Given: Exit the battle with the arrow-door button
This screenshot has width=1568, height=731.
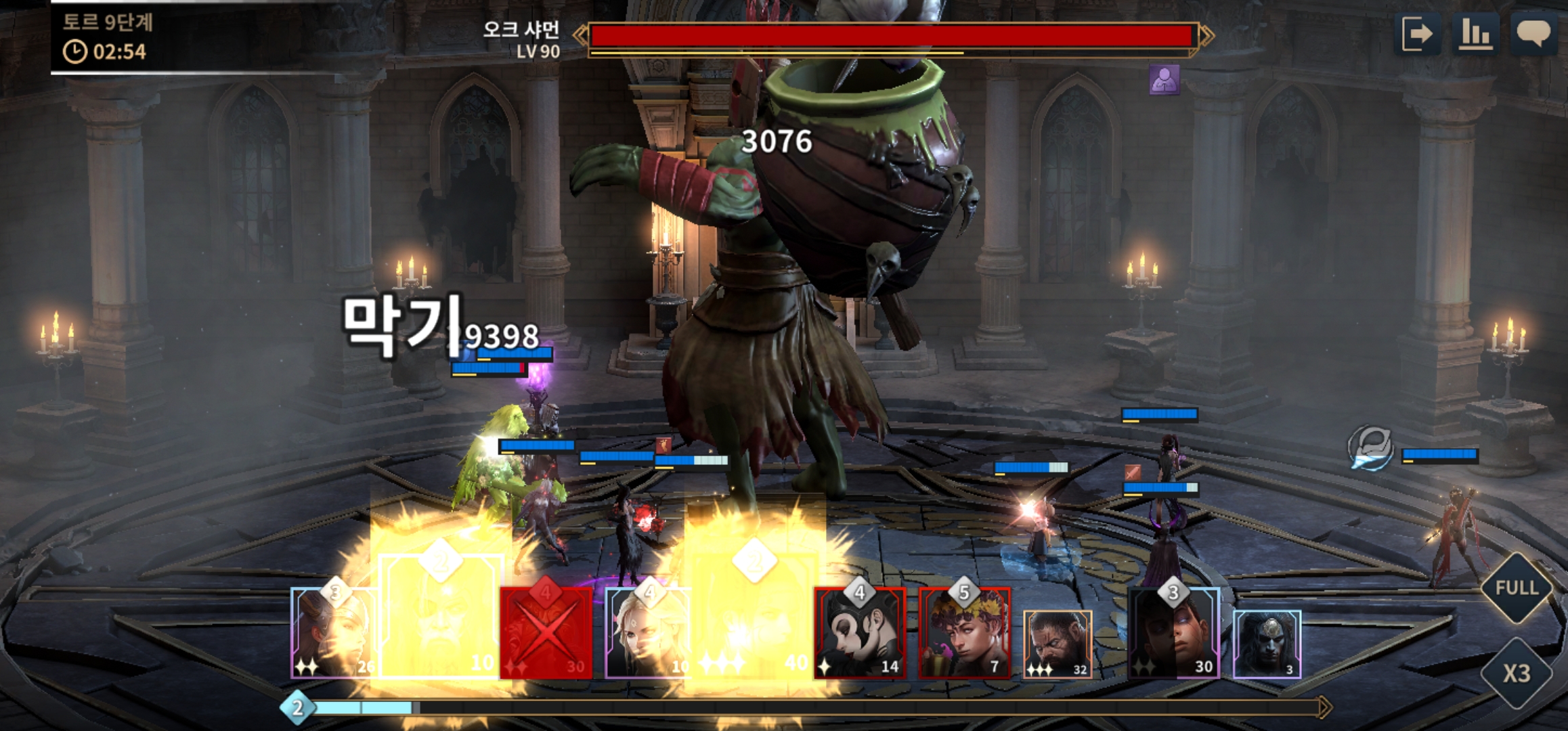Looking at the screenshot, I should (1417, 34).
